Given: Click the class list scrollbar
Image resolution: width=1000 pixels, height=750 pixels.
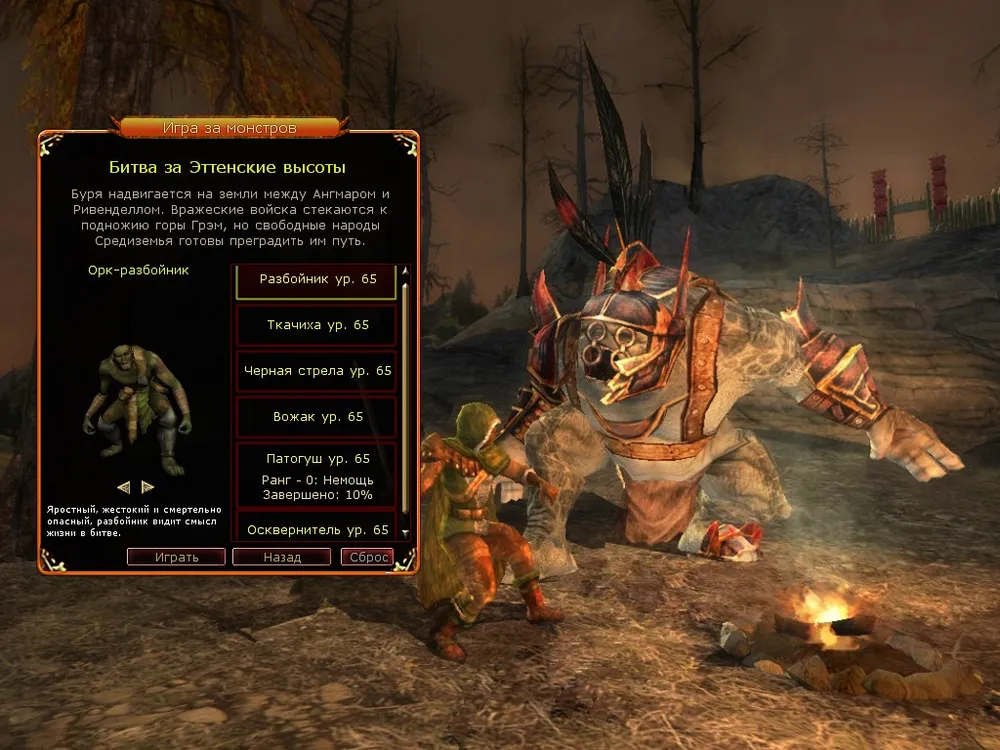Looking at the screenshot, I should [x=406, y=400].
